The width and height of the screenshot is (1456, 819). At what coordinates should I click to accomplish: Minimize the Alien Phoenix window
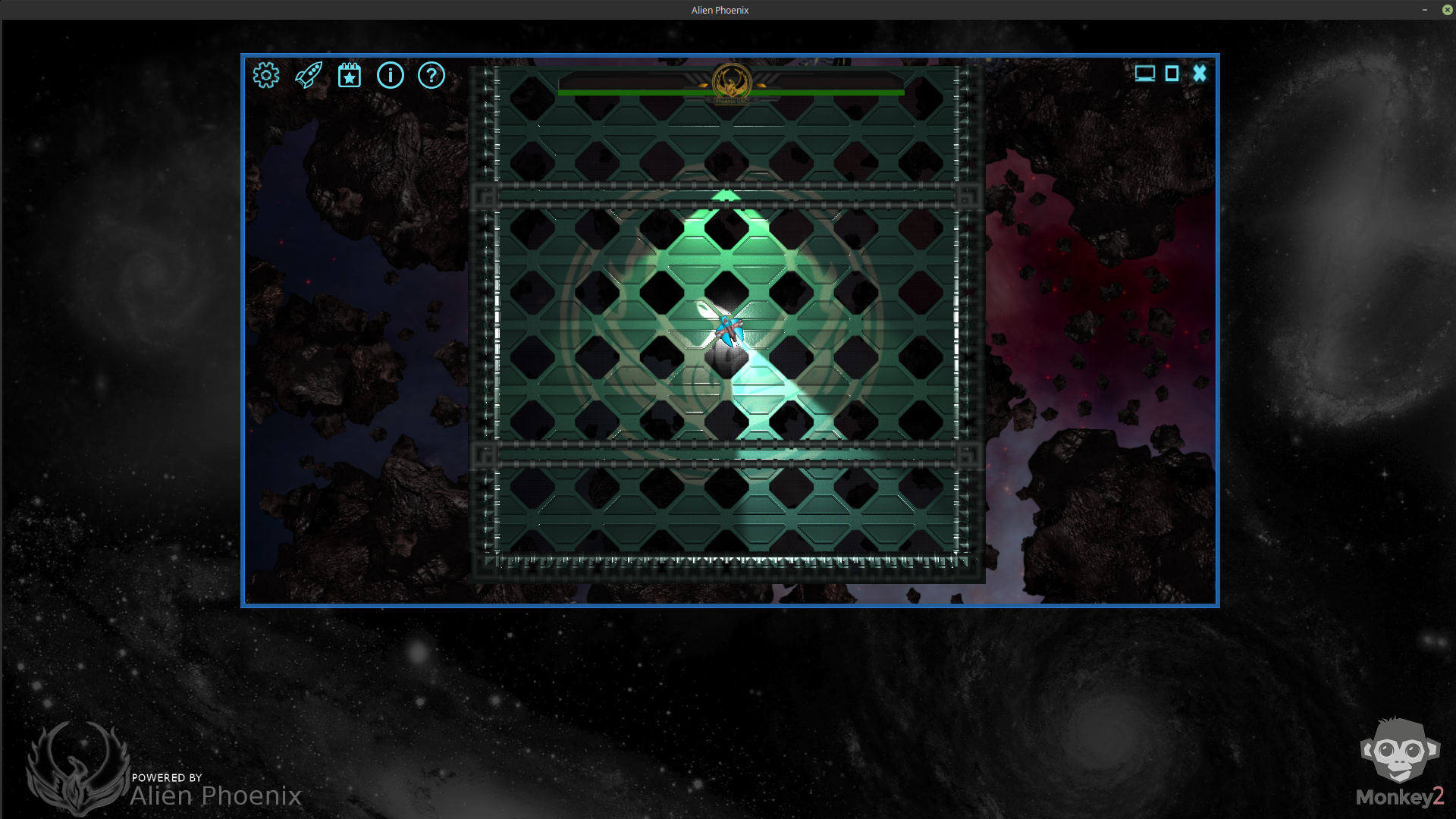pos(1425,10)
